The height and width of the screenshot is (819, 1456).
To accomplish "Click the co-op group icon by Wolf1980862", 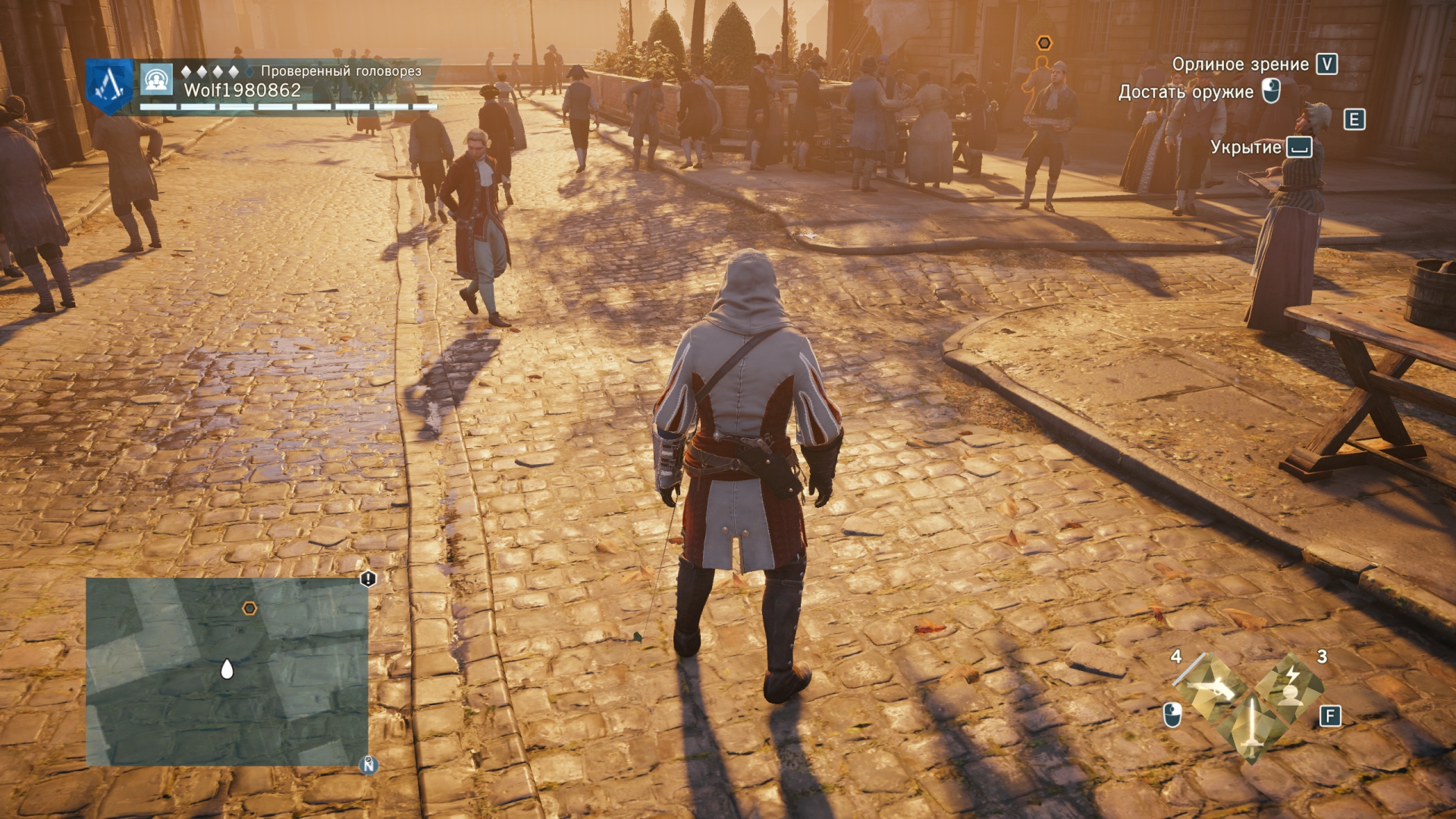I will (x=157, y=80).
